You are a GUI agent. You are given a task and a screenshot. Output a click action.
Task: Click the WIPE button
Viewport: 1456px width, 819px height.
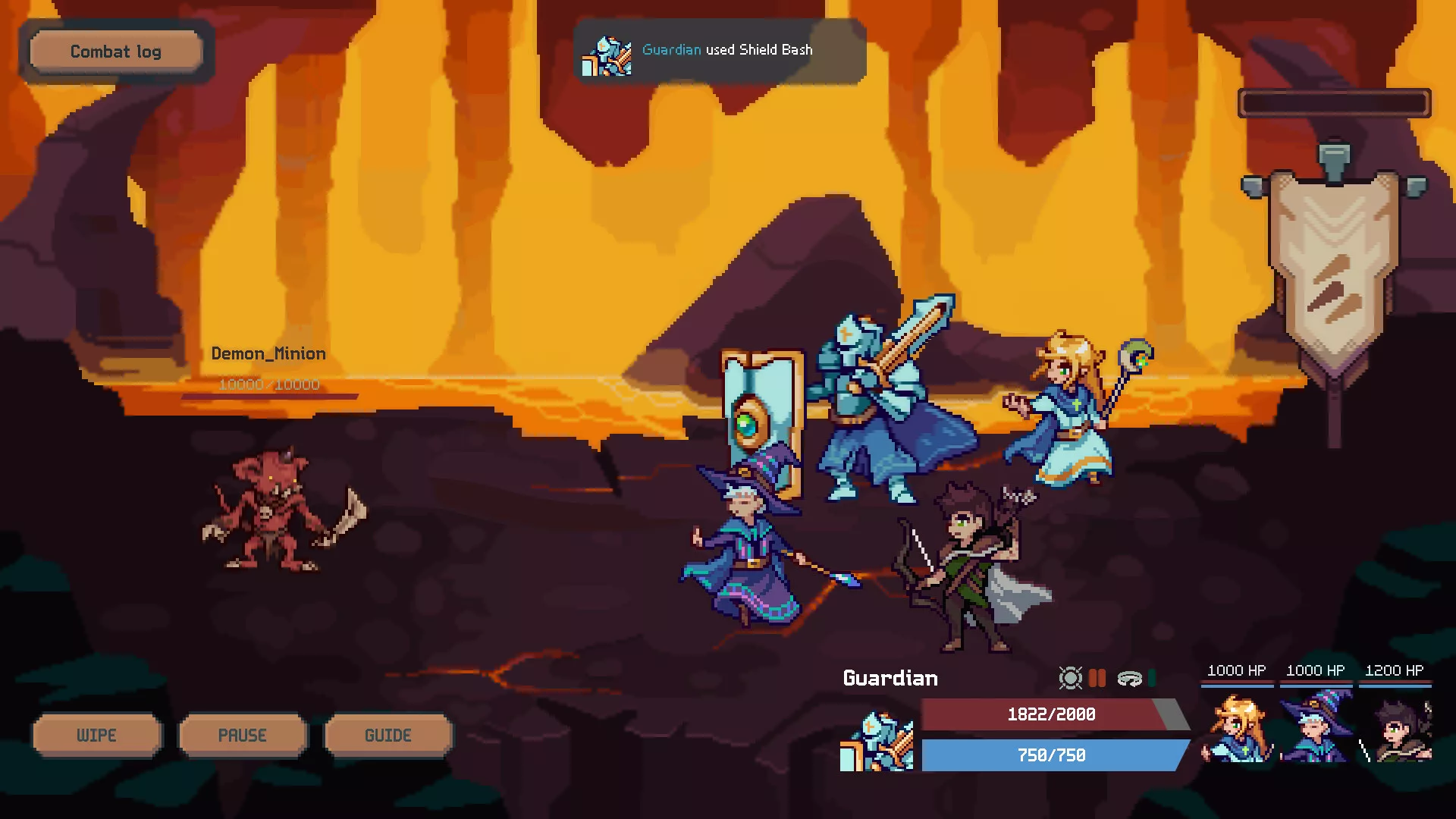pyautogui.click(x=96, y=735)
